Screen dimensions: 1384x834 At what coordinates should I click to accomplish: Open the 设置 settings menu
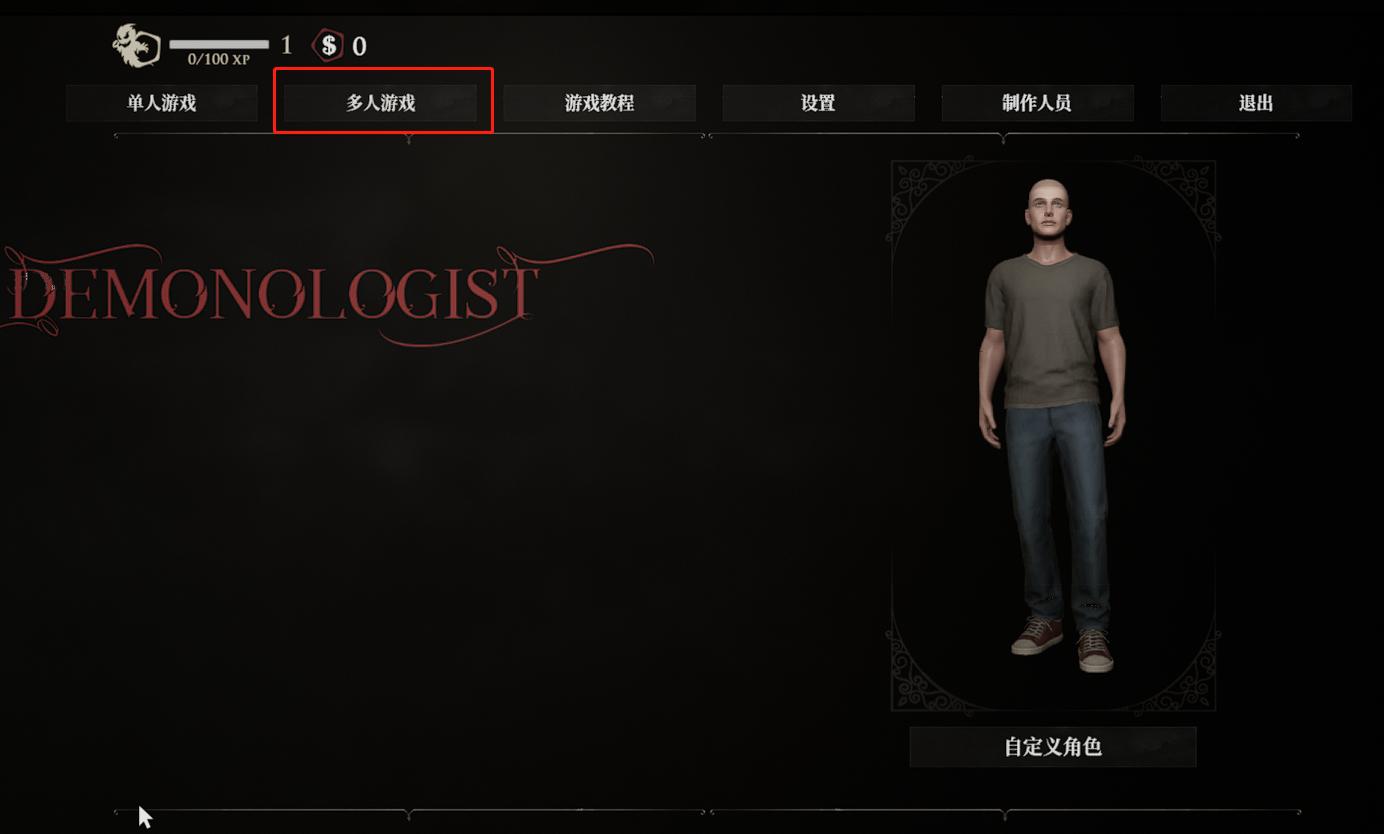point(818,102)
